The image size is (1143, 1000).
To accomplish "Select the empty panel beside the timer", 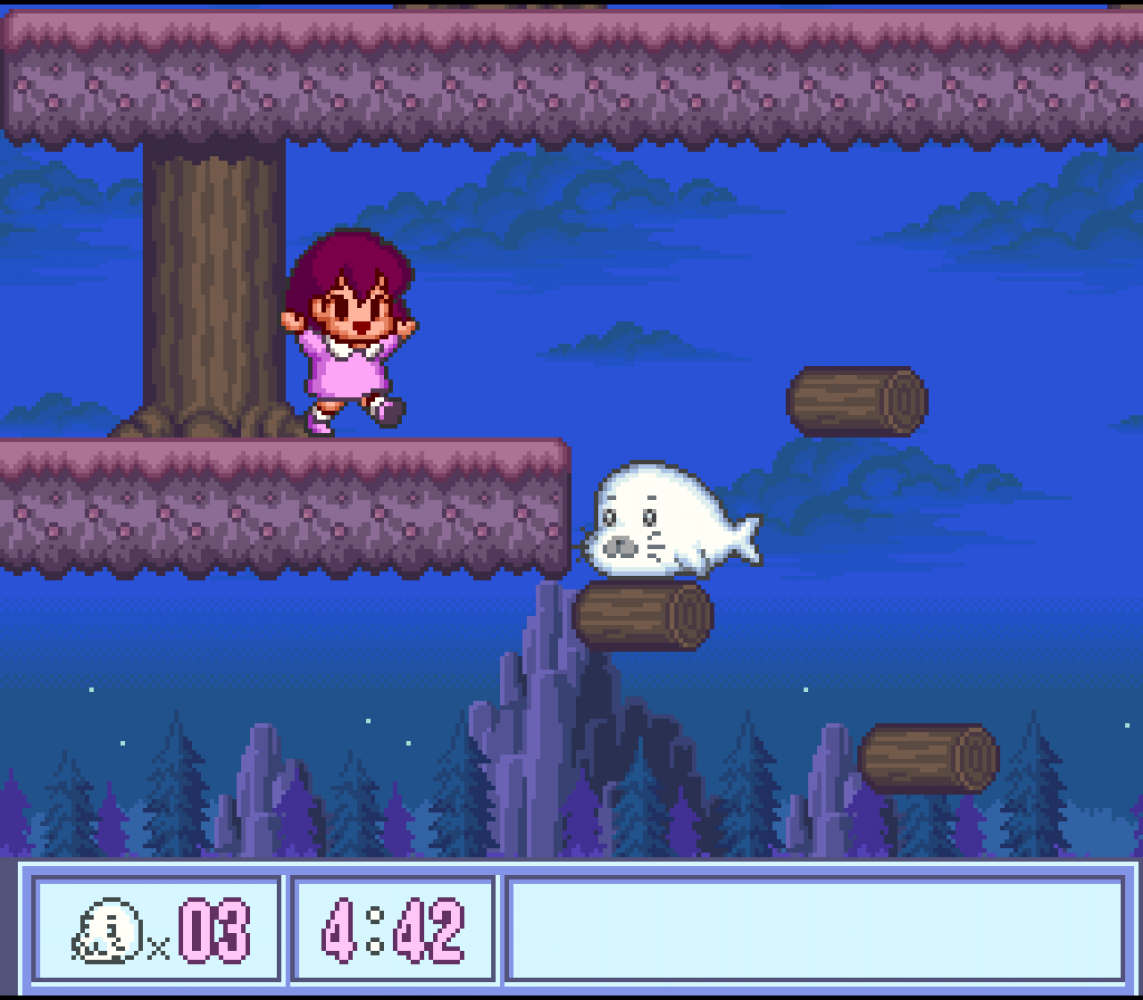I will point(815,930).
